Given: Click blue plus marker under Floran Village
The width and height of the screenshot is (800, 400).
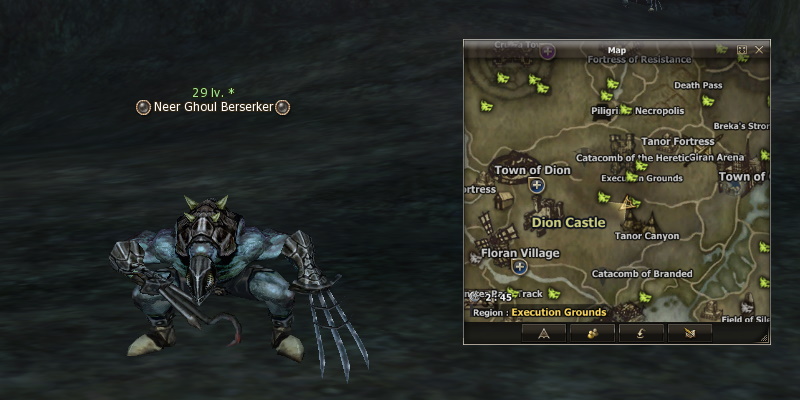Looking at the screenshot, I should click(519, 267).
